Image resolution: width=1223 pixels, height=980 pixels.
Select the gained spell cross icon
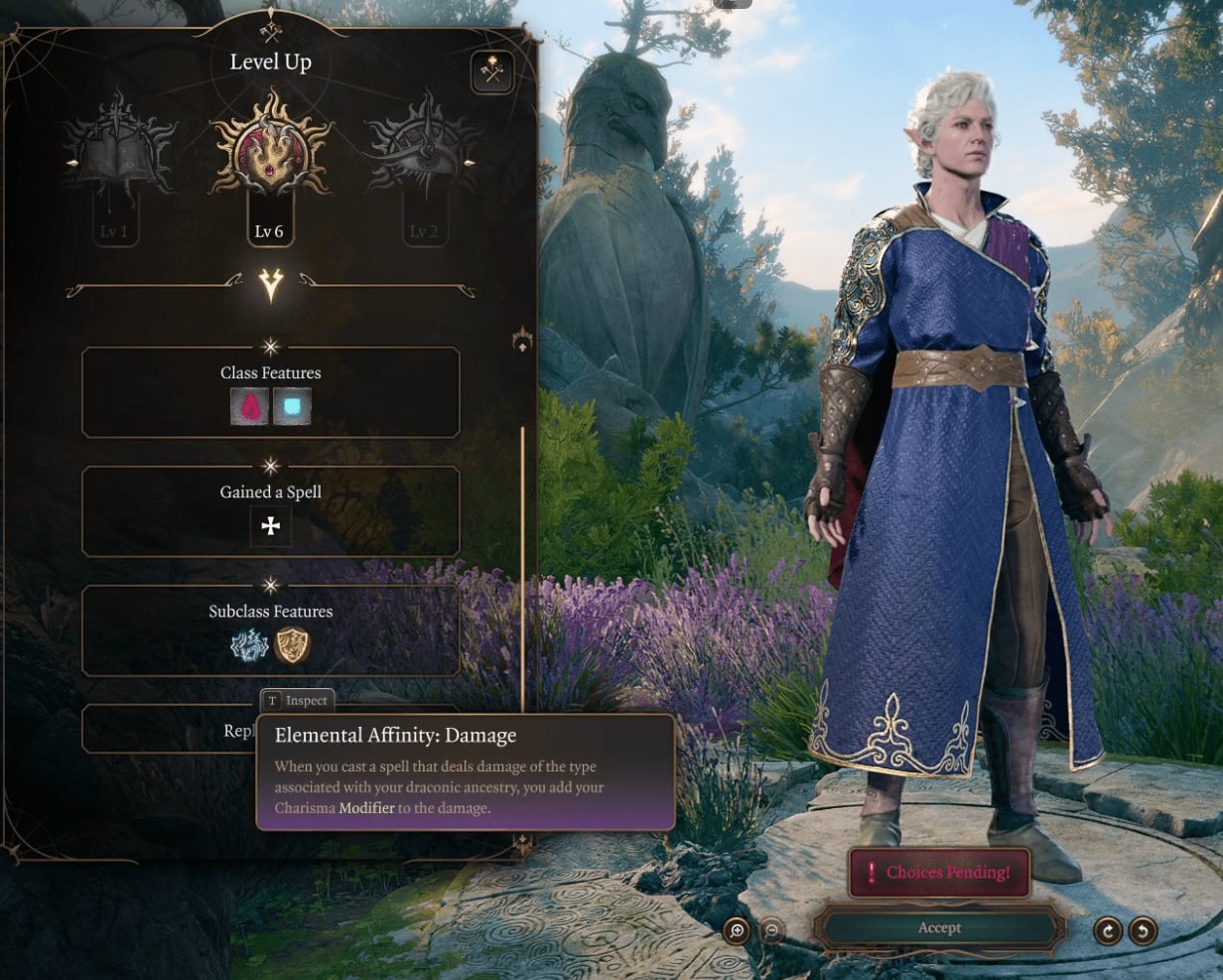coord(270,526)
